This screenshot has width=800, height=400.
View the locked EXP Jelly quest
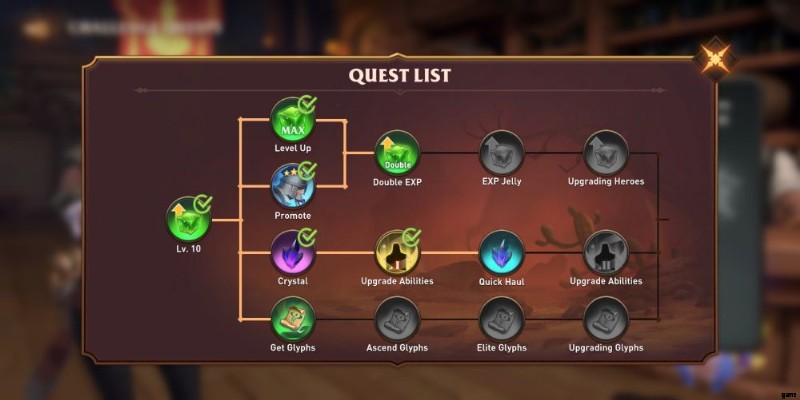point(502,153)
